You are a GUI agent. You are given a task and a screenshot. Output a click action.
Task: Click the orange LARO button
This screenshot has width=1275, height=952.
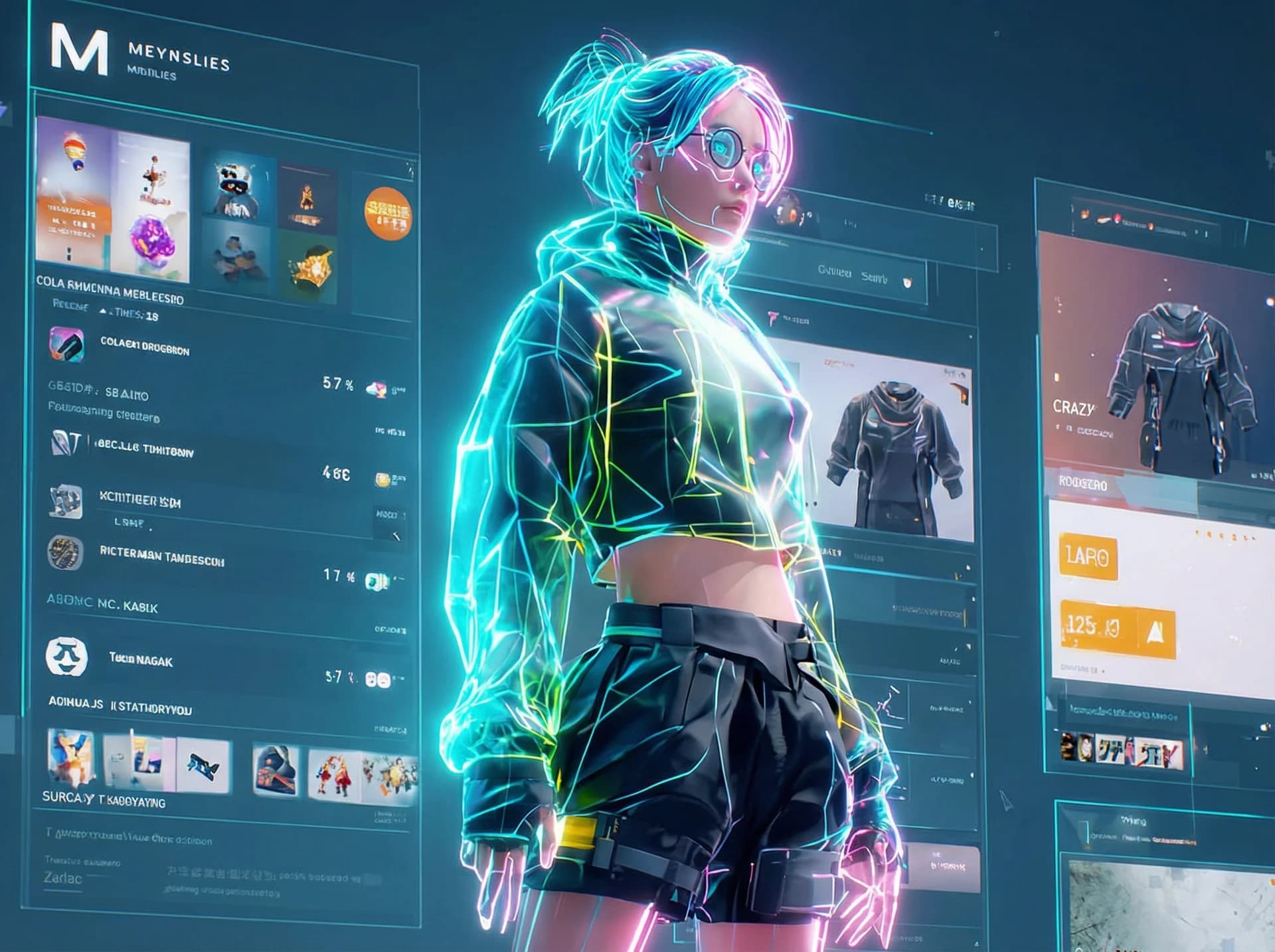tap(1088, 556)
